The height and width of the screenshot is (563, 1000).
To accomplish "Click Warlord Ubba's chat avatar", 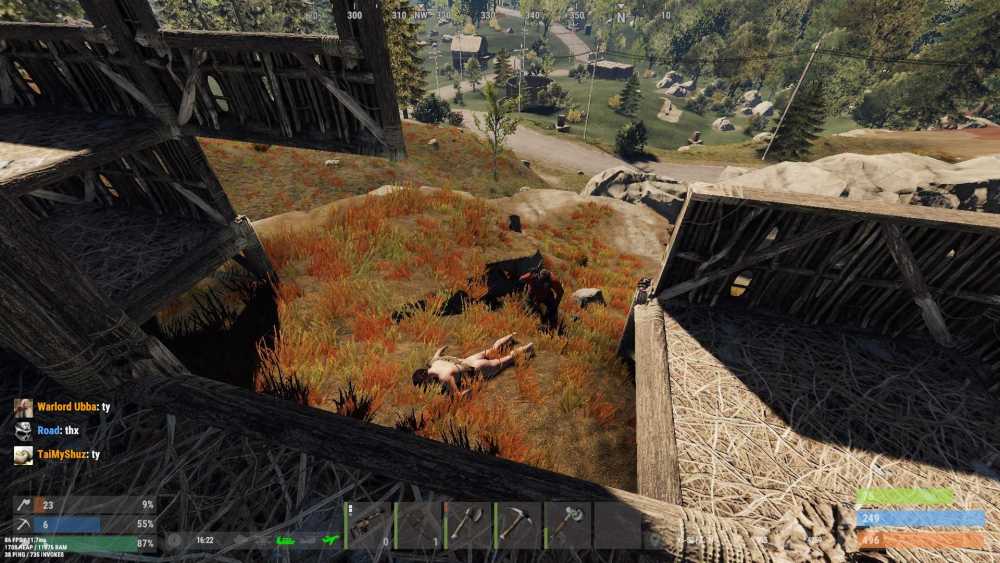I will [x=23, y=408].
